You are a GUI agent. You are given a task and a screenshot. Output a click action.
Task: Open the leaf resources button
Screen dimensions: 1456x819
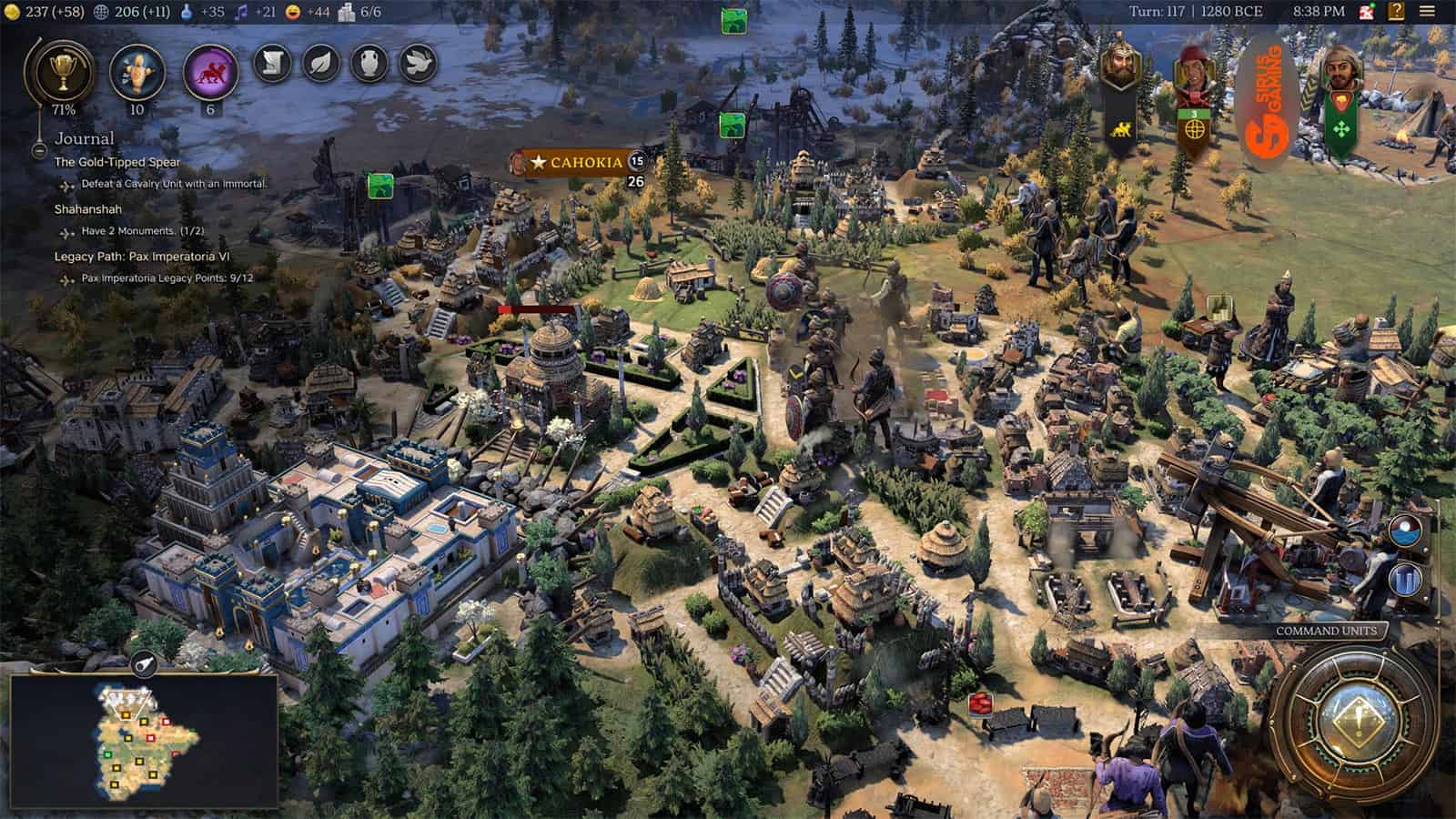pyautogui.click(x=320, y=63)
